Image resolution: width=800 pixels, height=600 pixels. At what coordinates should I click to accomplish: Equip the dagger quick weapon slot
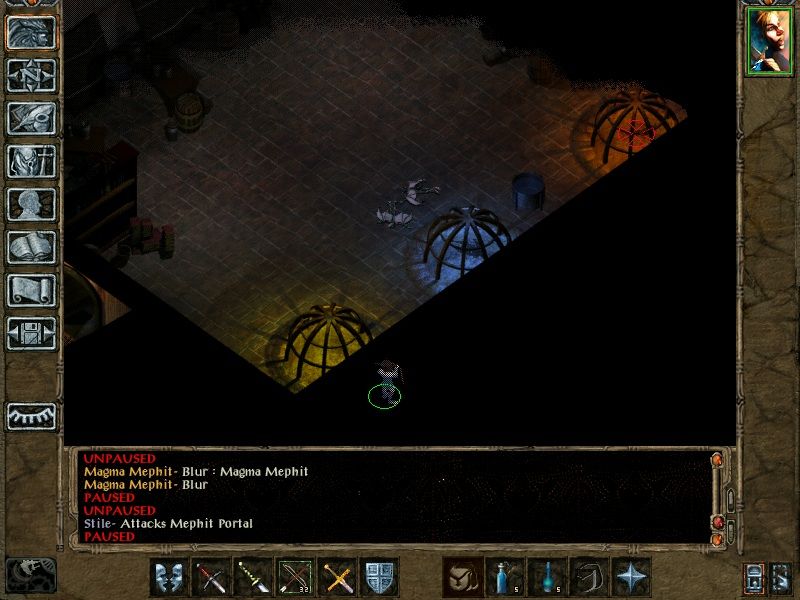pos(253,577)
